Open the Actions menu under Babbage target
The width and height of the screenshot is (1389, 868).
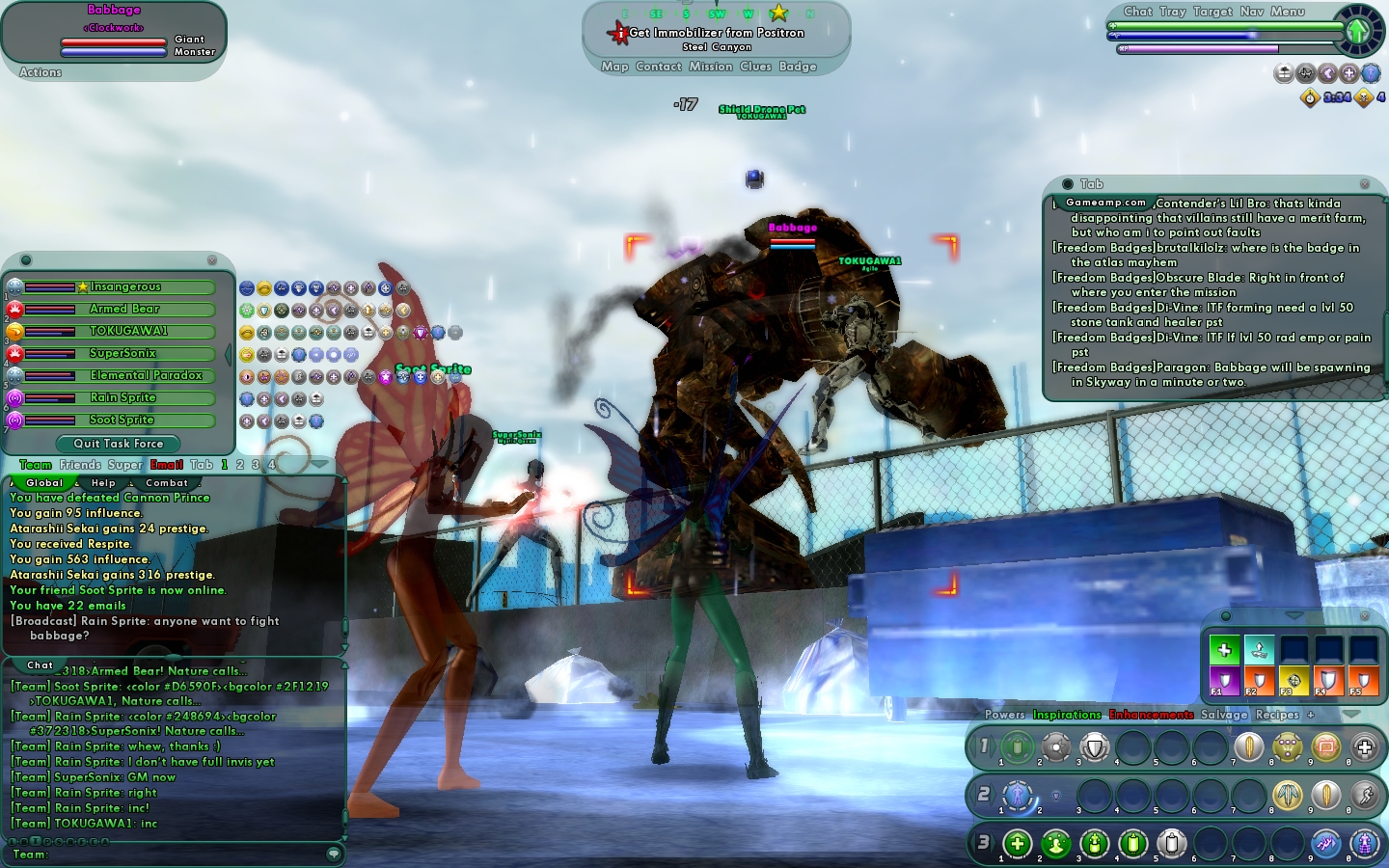tap(41, 72)
